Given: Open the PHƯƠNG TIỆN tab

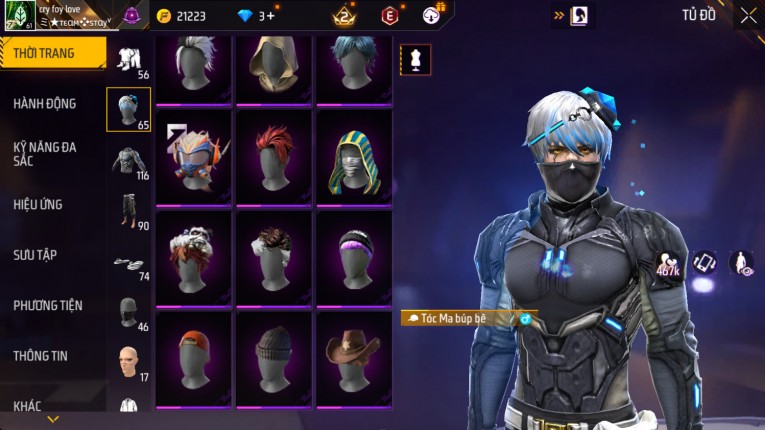Looking at the screenshot, I should point(48,305).
